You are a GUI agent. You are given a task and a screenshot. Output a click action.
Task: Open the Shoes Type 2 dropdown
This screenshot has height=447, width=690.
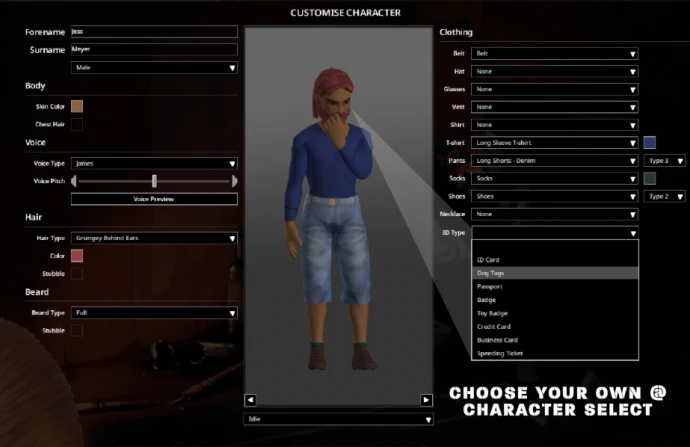click(x=664, y=197)
